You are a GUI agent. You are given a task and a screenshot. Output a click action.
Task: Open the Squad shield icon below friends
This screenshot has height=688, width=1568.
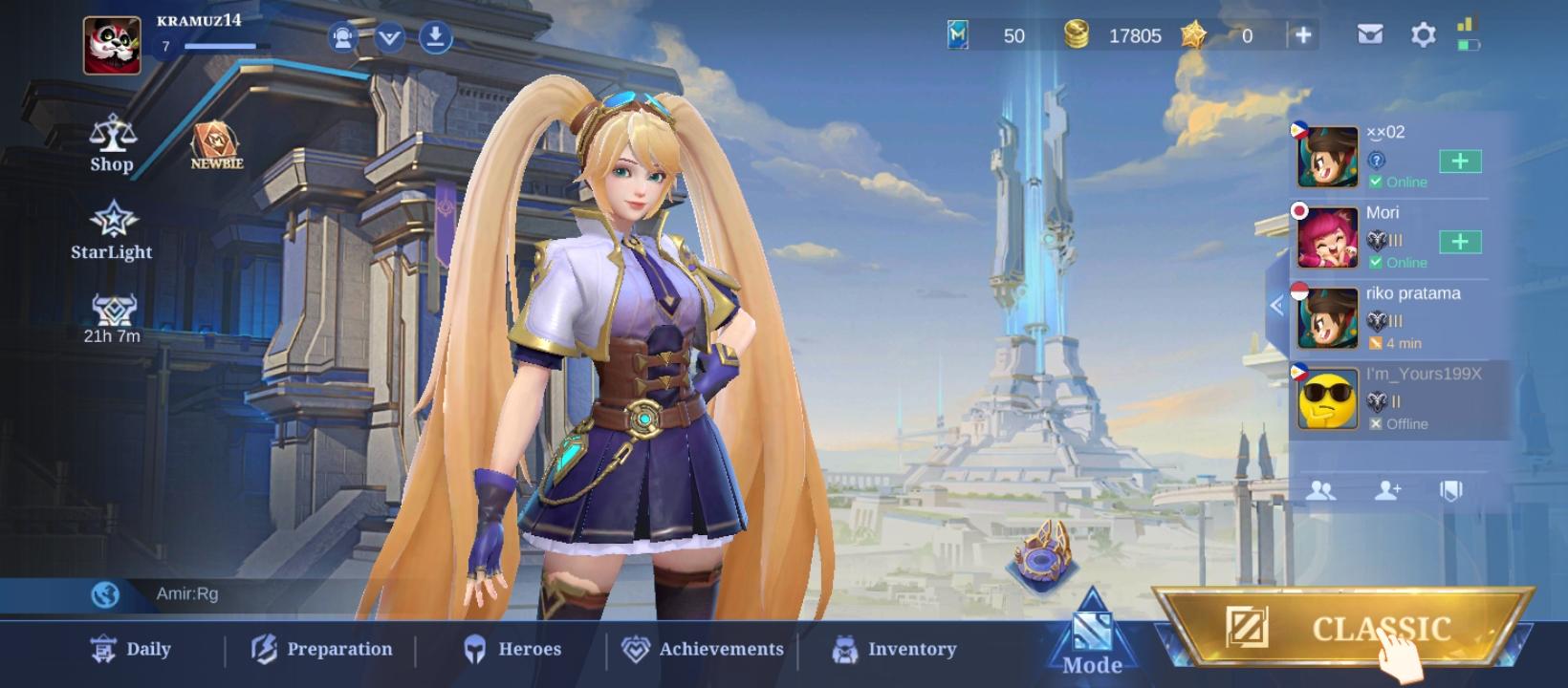pyautogui.click(x=1449, y=490)
